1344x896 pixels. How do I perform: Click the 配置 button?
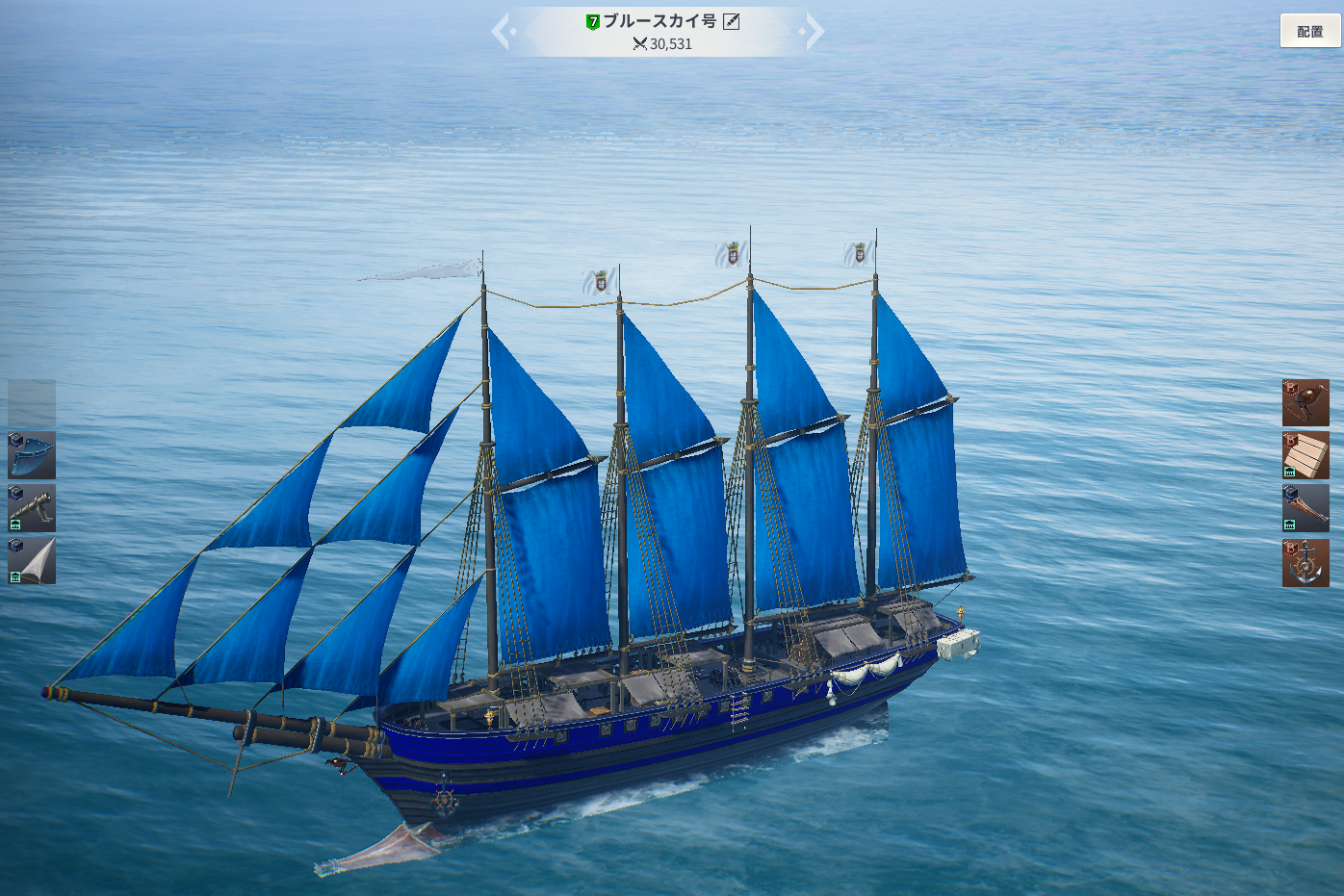pyautogui.click(x=1309, y=32)
